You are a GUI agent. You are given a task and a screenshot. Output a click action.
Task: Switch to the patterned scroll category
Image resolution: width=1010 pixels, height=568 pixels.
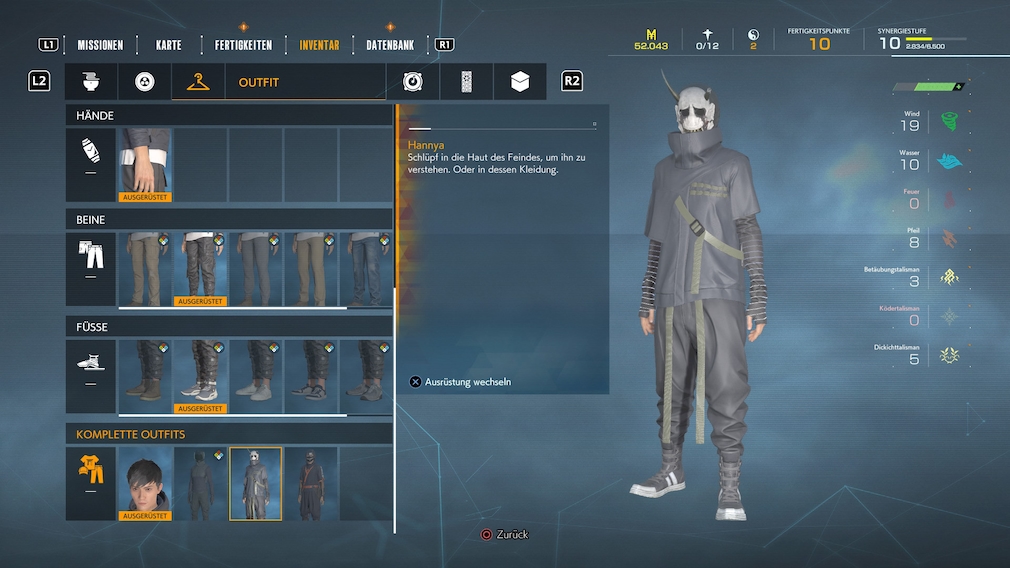pyautogui.click(x=466, y=82)
